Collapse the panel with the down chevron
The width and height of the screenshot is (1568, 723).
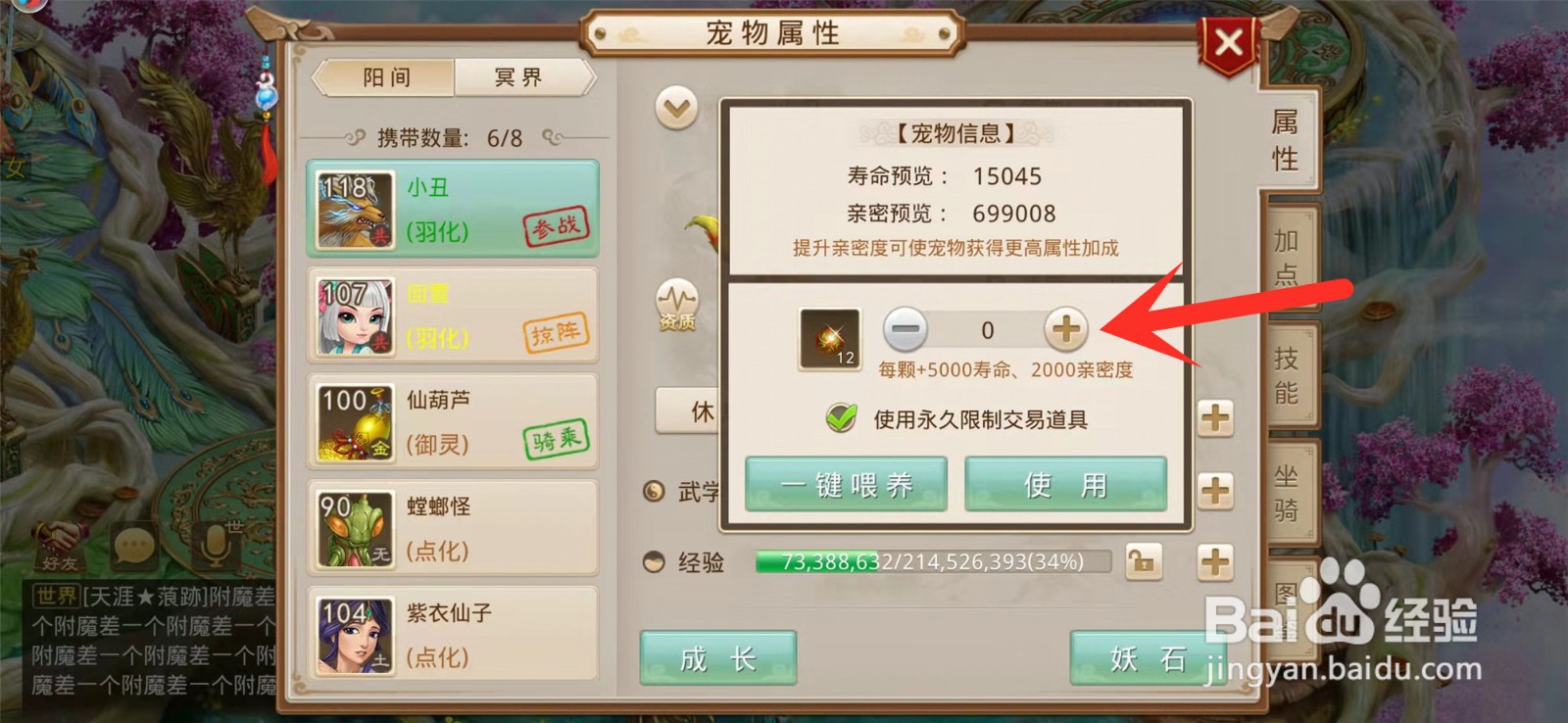pos(674,108)
